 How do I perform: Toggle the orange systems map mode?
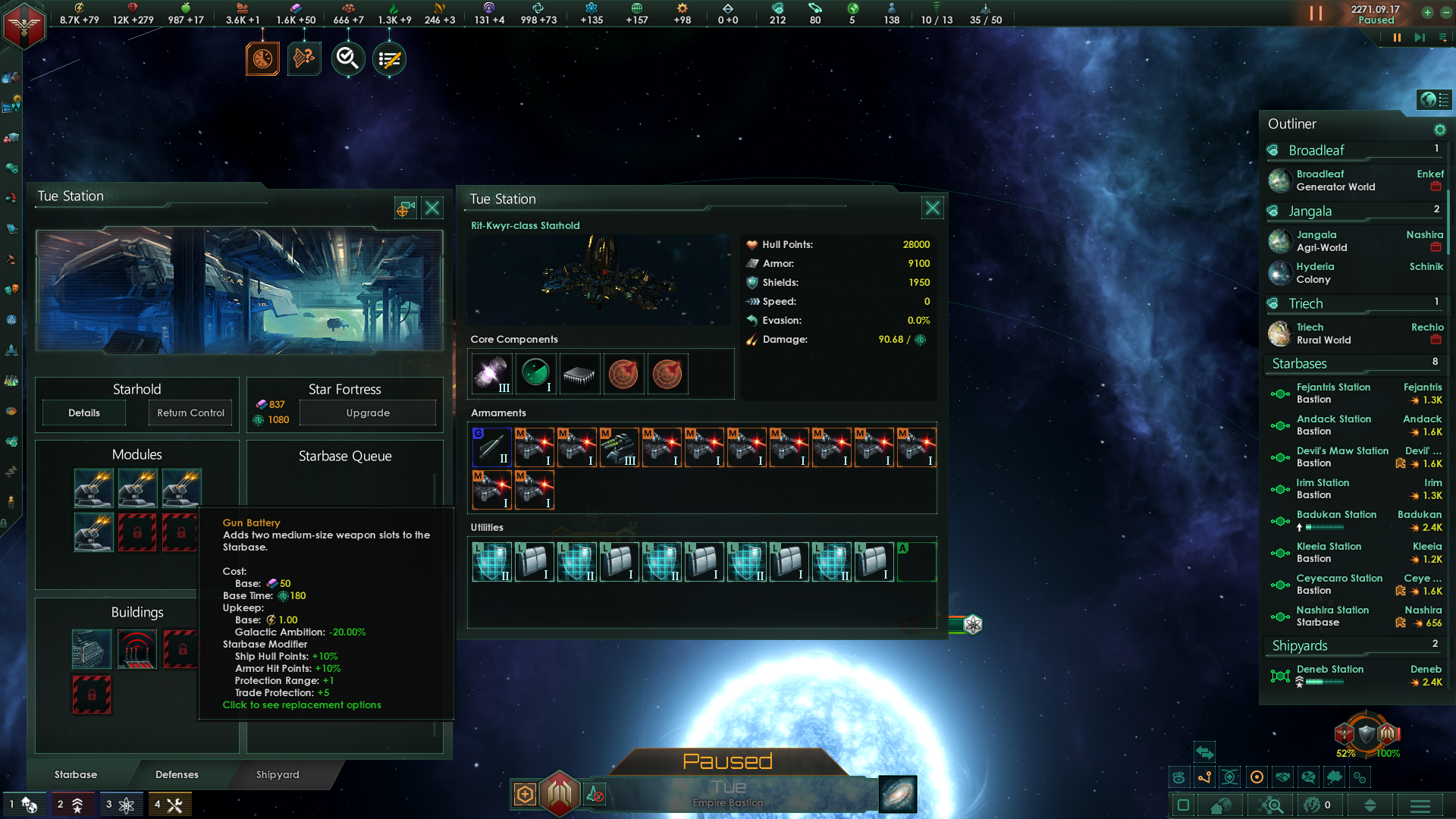[1256, 777]
